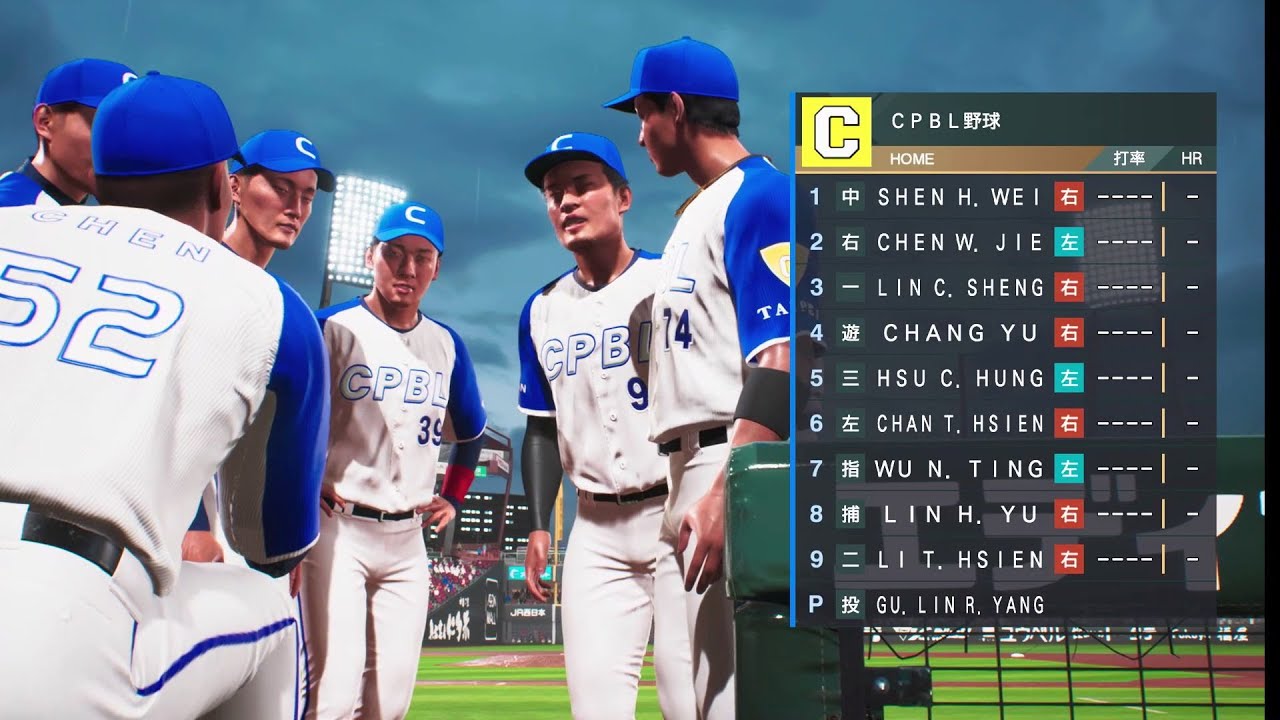This screenshot has height=720, width=1280.
Task: Choose Chen W. Jie in the lineup
Action: [x=959, y=242]
